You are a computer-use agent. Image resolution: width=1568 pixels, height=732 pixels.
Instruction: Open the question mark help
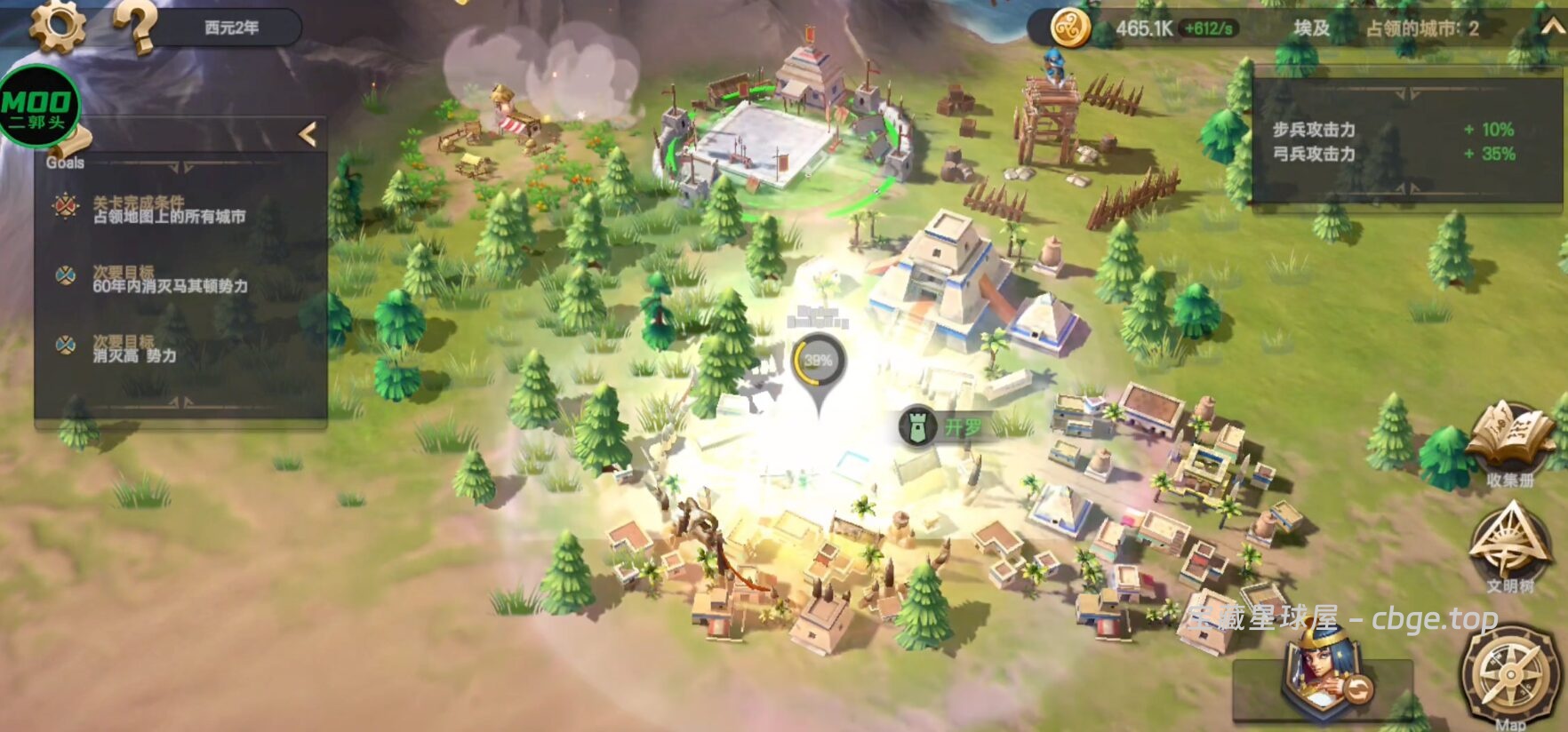(136, 28)
